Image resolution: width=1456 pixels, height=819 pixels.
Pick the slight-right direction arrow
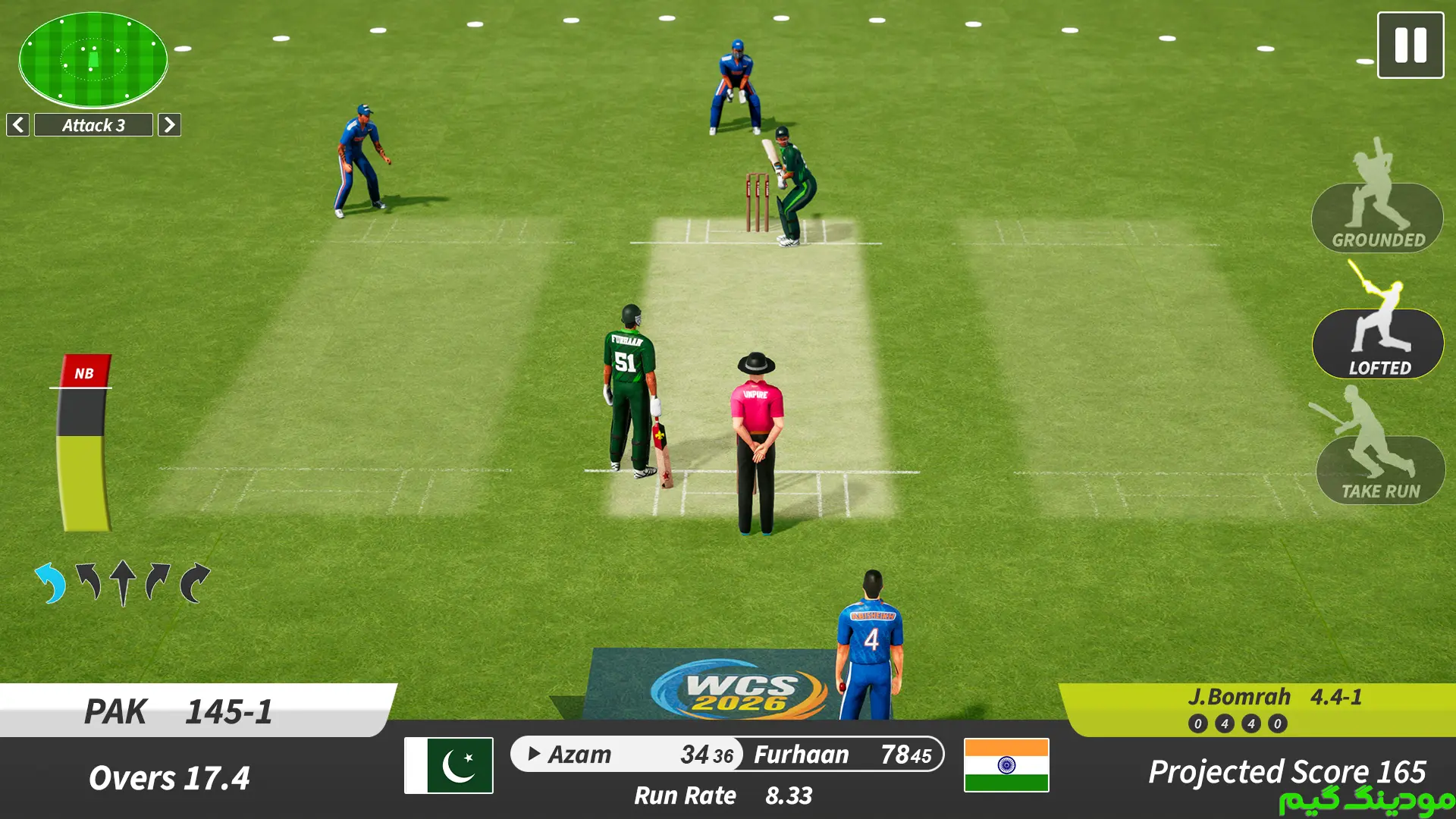coord(158,582)
